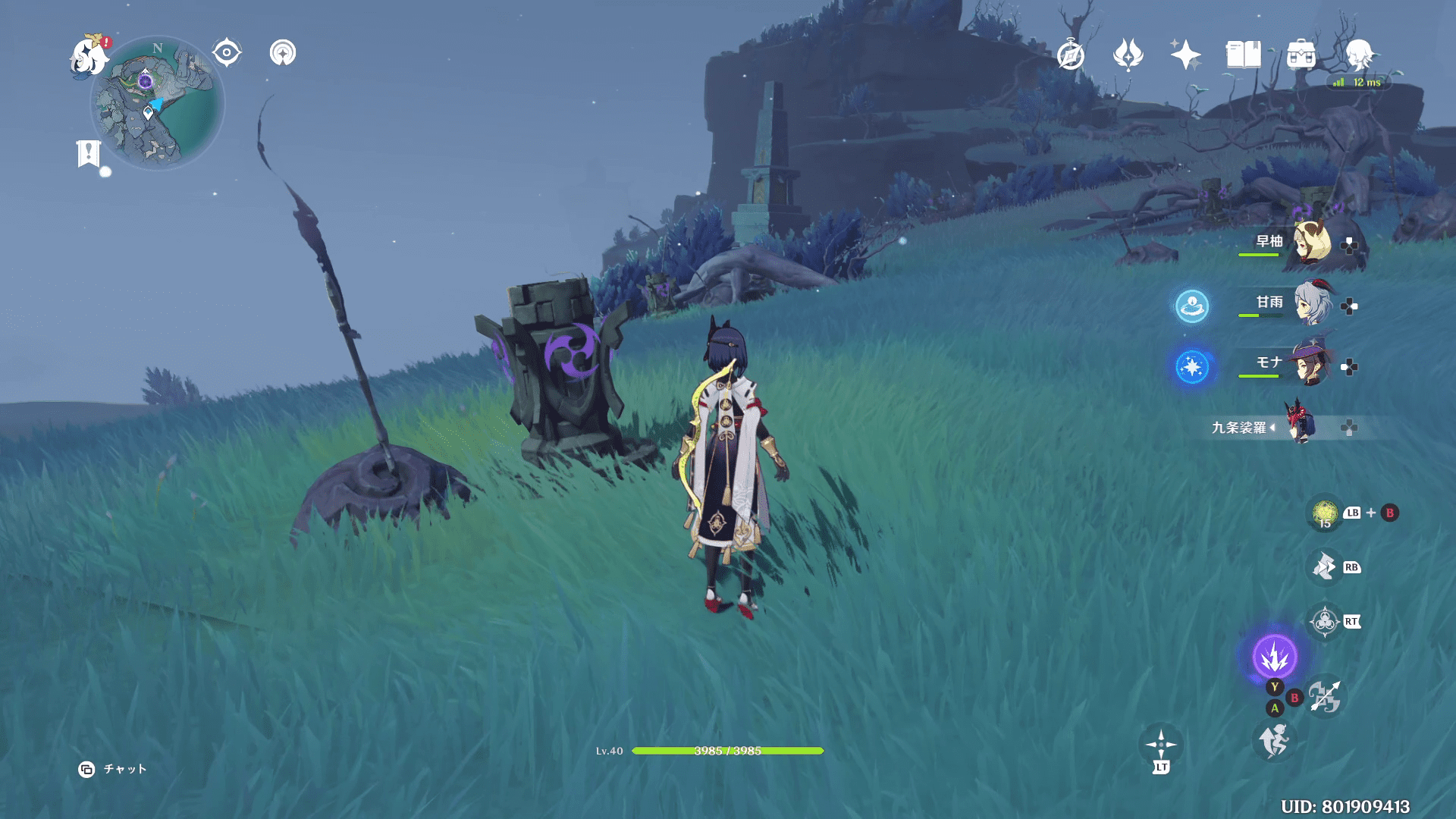This screenshot has height=819, width=1456.
Task: Switch to party member モナ
Action: (1310, 364)
